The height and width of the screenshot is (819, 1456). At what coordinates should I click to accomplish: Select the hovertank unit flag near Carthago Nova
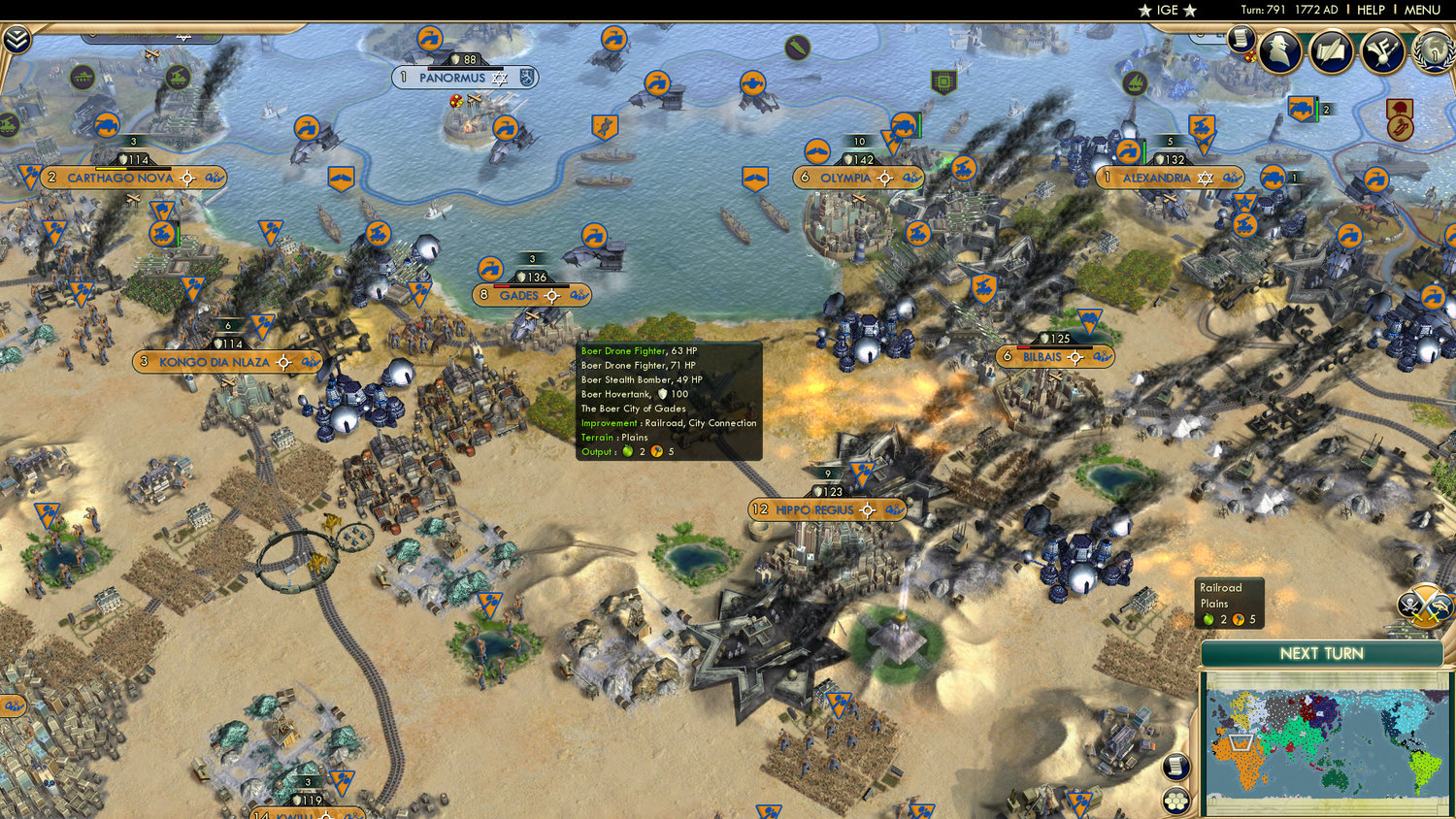tap(162, 234)
